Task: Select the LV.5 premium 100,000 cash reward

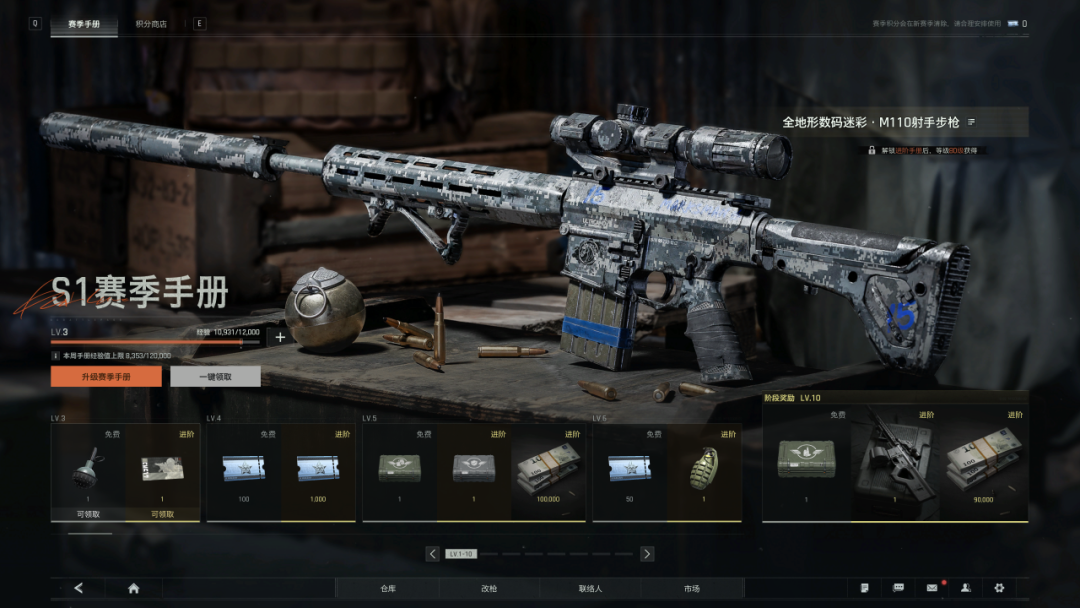Action: 548,471
